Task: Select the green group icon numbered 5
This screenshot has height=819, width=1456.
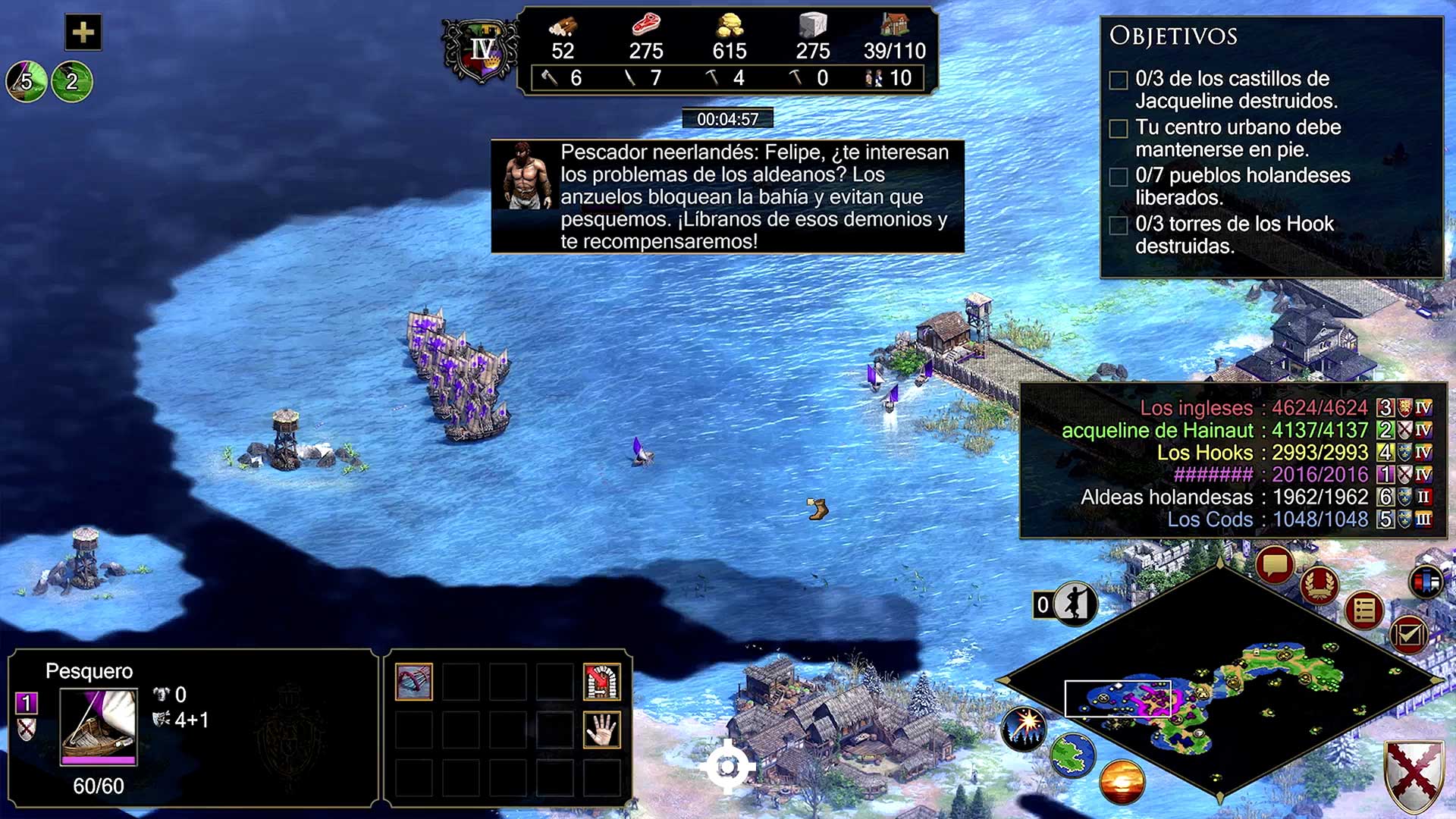Action: point(27,81)
